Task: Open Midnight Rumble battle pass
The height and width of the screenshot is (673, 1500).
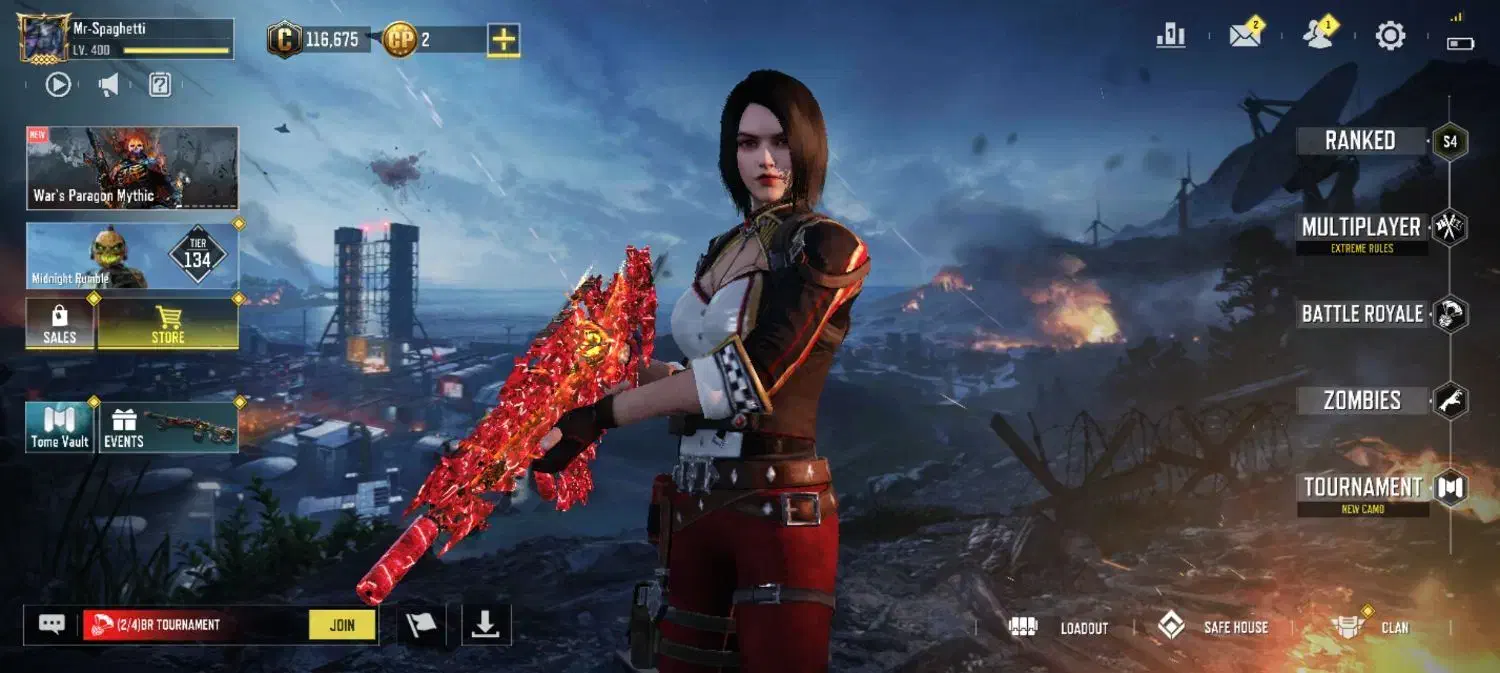Action: 132,256
